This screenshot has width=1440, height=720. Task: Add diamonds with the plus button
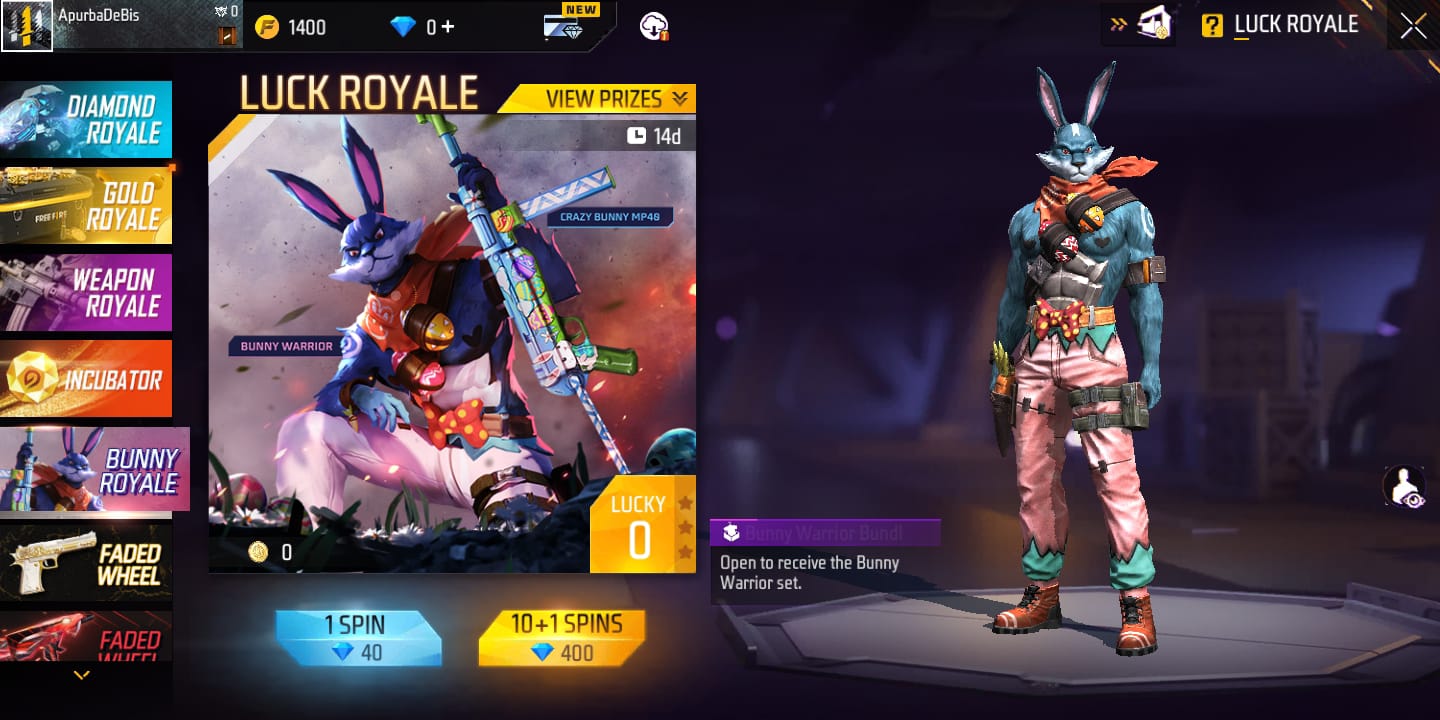pyautogui.click(x=447, y=27)
